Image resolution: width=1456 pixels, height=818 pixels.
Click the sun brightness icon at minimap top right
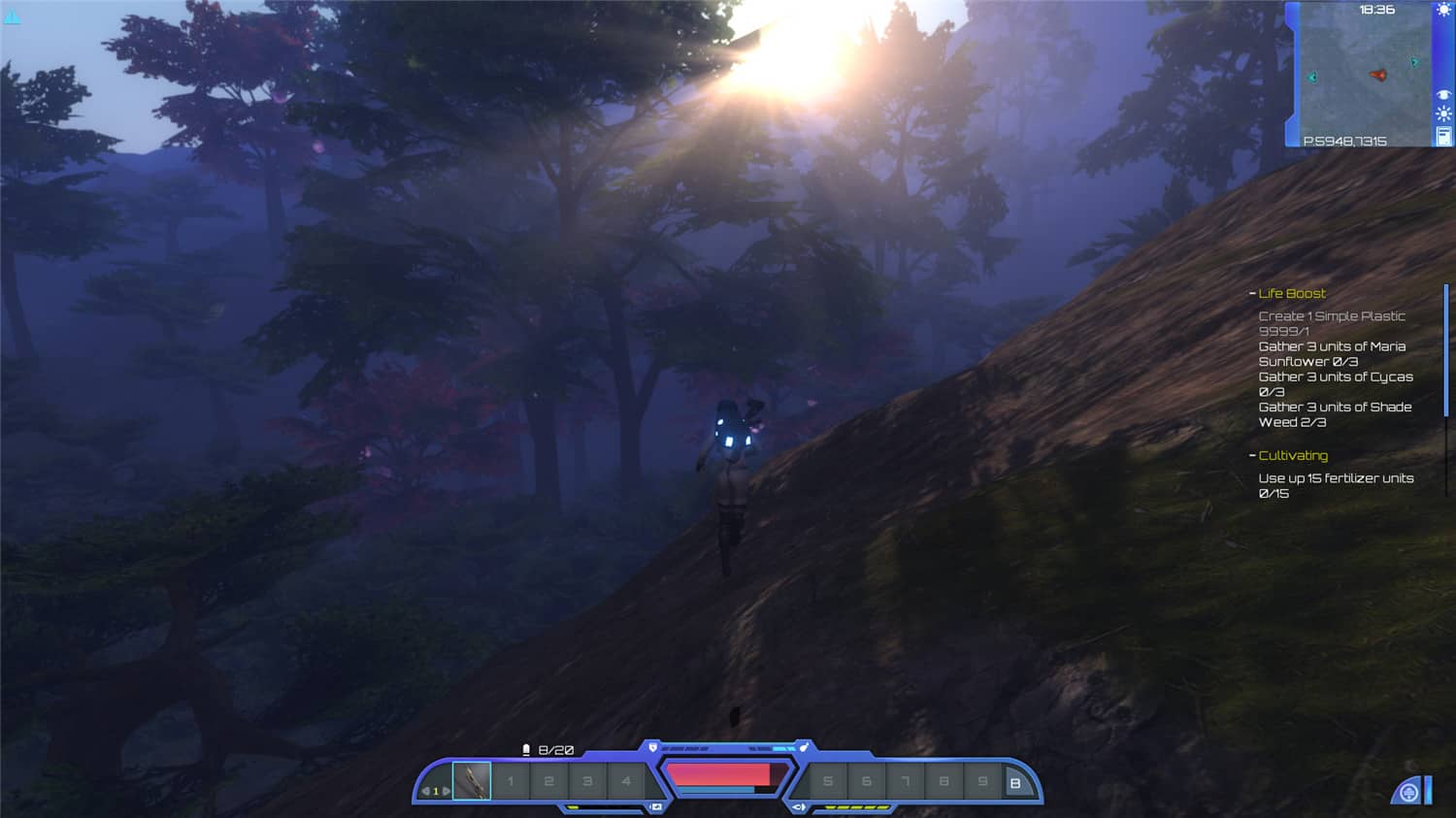pos(1444,10)
